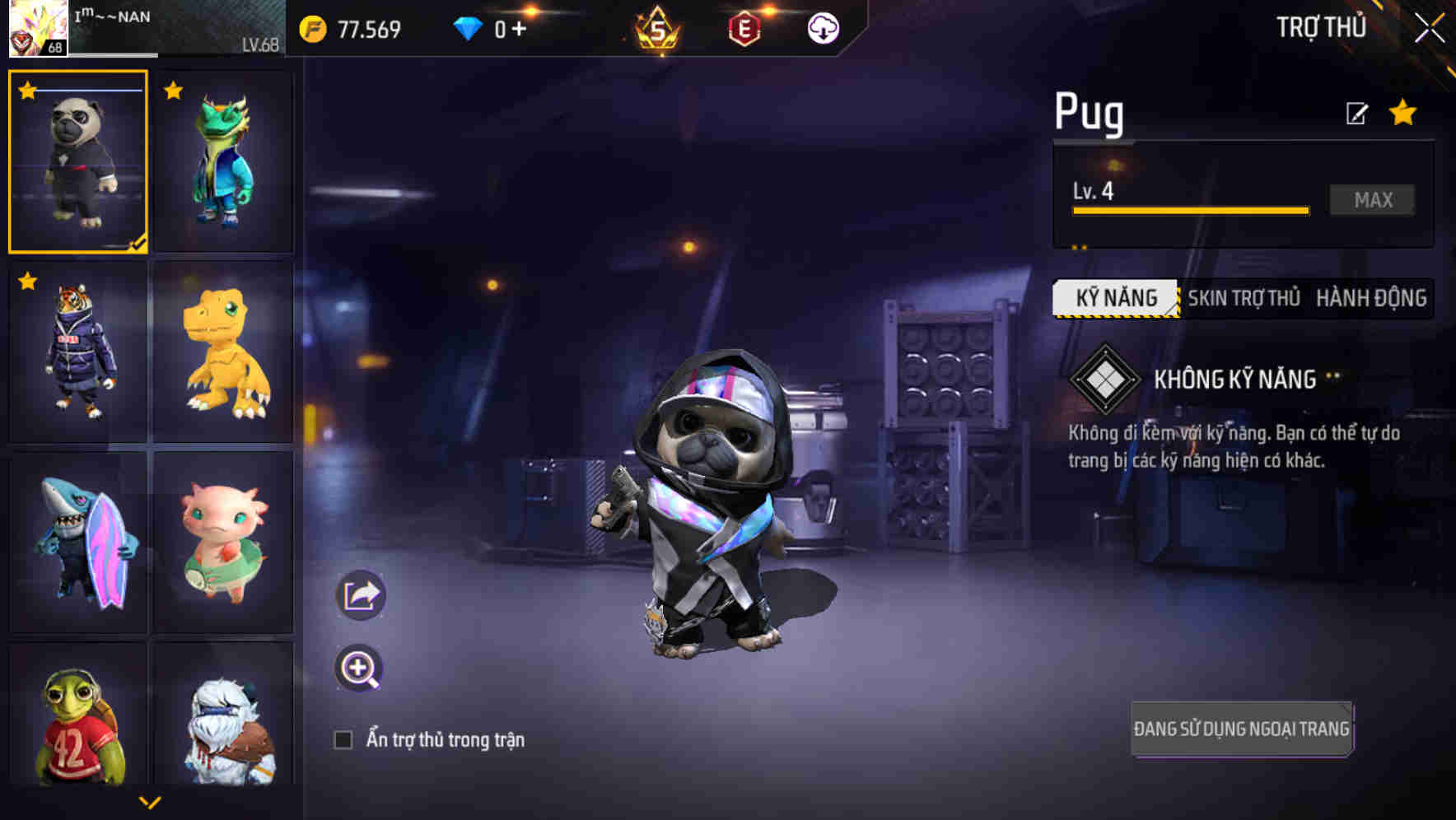
Task: Expand the pet list with the down arrow
Action: coord(151,801)
